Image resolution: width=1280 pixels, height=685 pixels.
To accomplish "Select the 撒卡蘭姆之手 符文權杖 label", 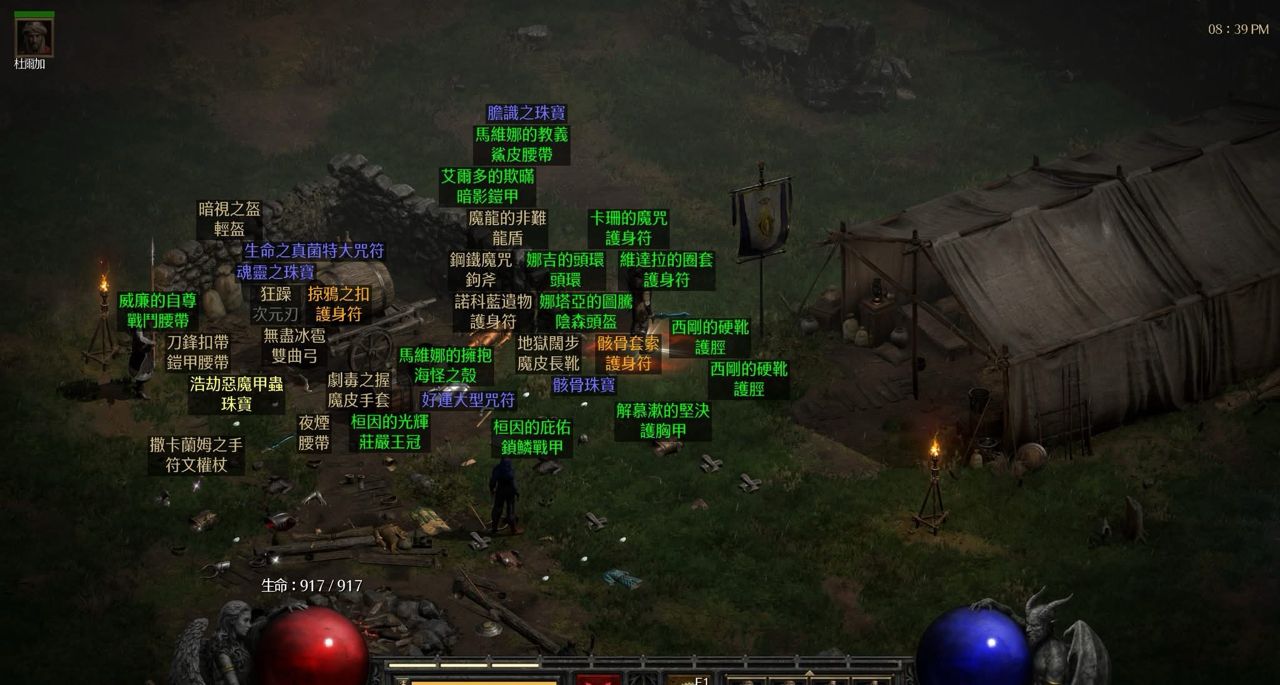I will [x=196, y=455].
